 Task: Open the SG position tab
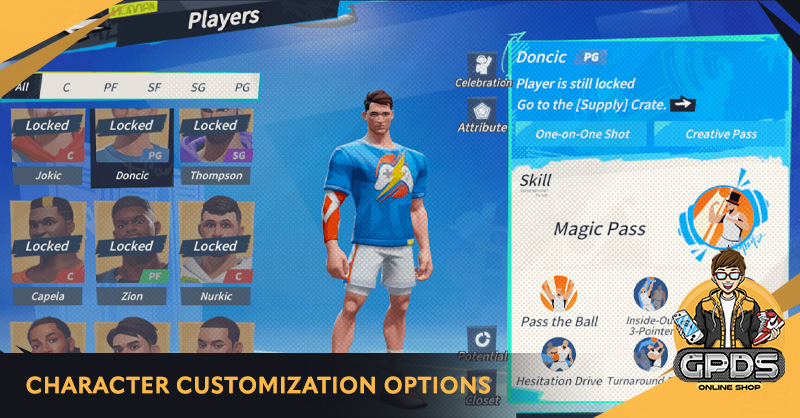click(197, 87)
